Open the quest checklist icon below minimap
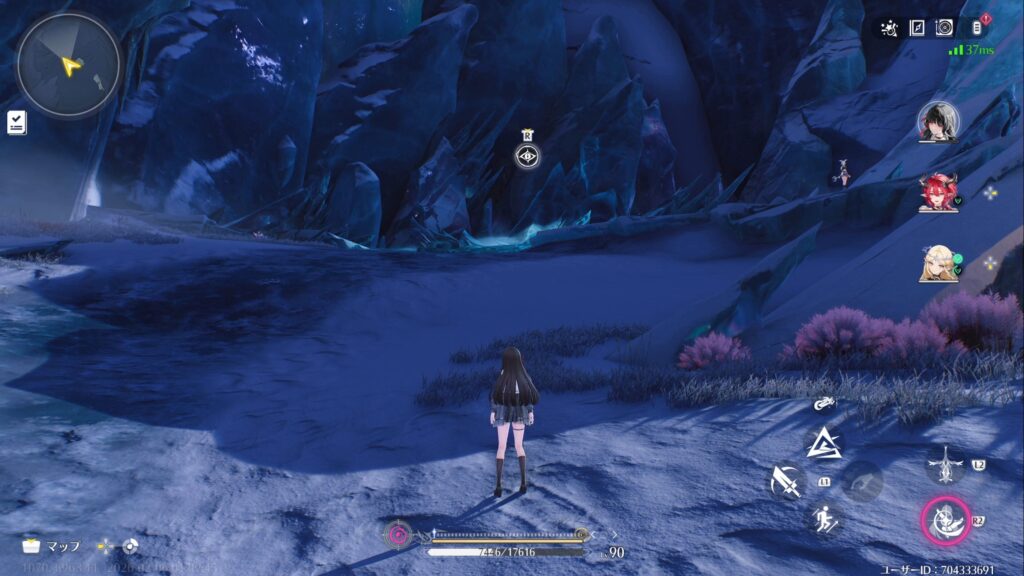 (x=17, y=122)
